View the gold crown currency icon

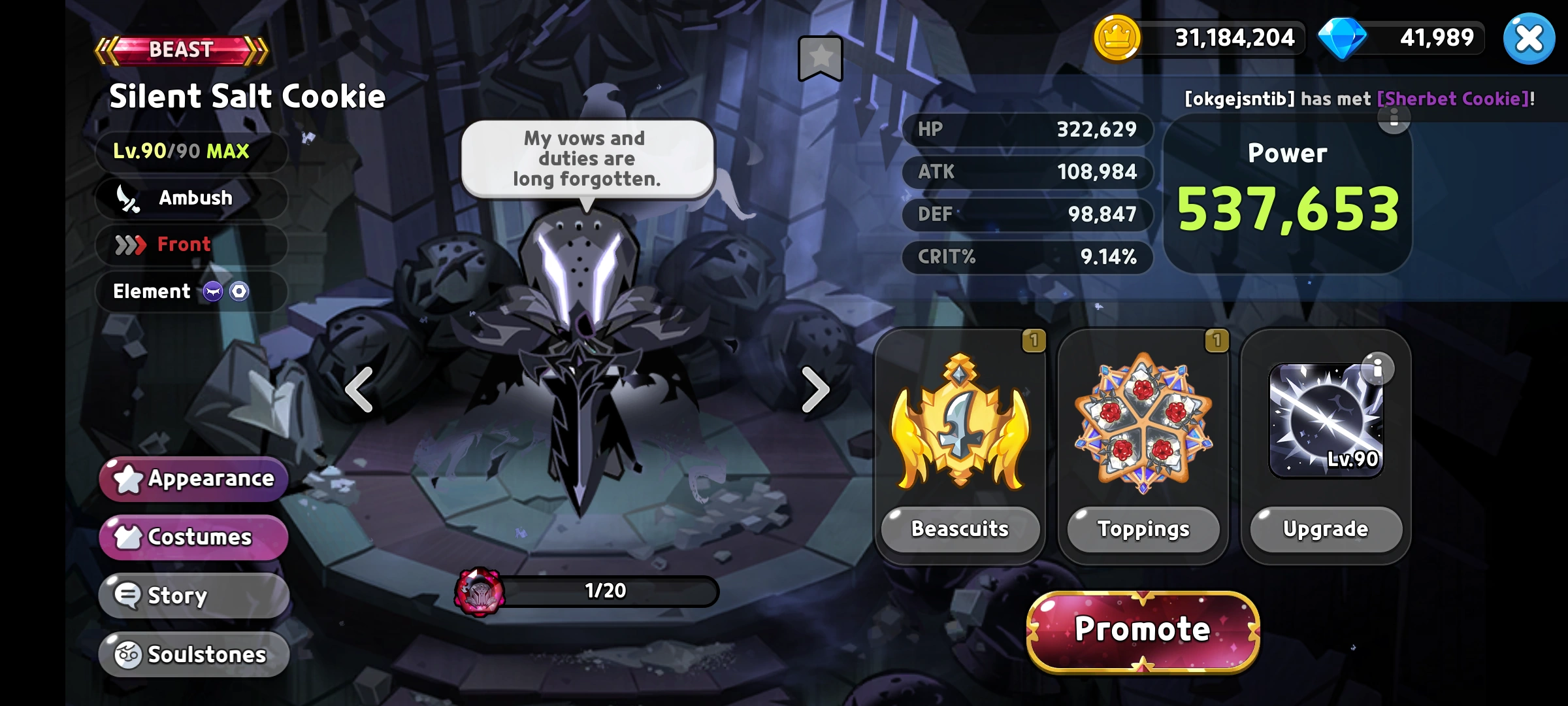(x=1119, y=38)
